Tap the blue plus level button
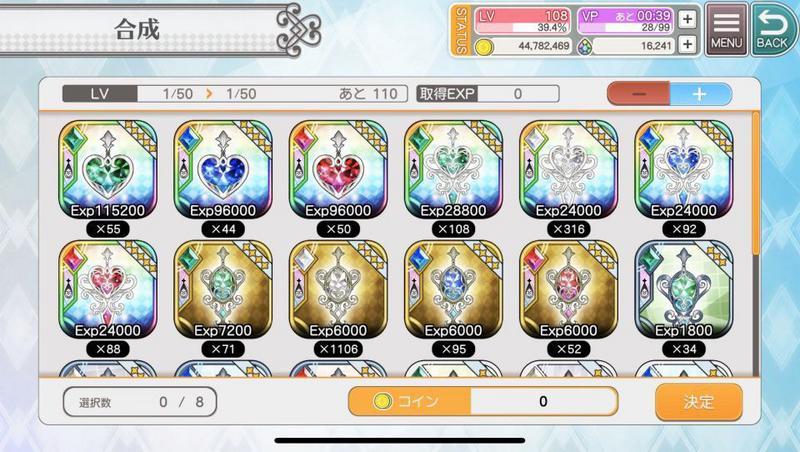The height and width of the screenshot is (452, 800). 700,94
